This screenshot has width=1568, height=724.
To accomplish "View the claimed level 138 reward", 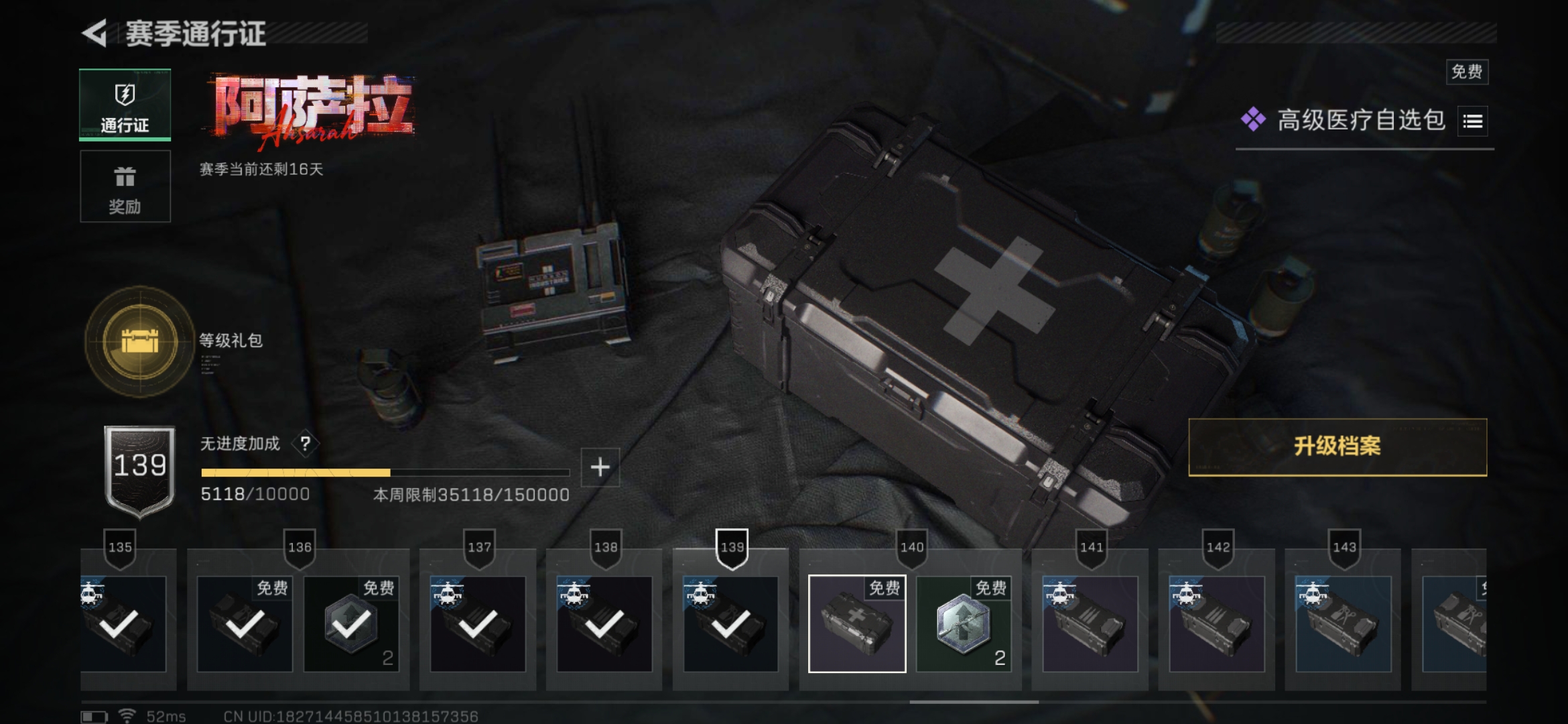I will 604,624.
